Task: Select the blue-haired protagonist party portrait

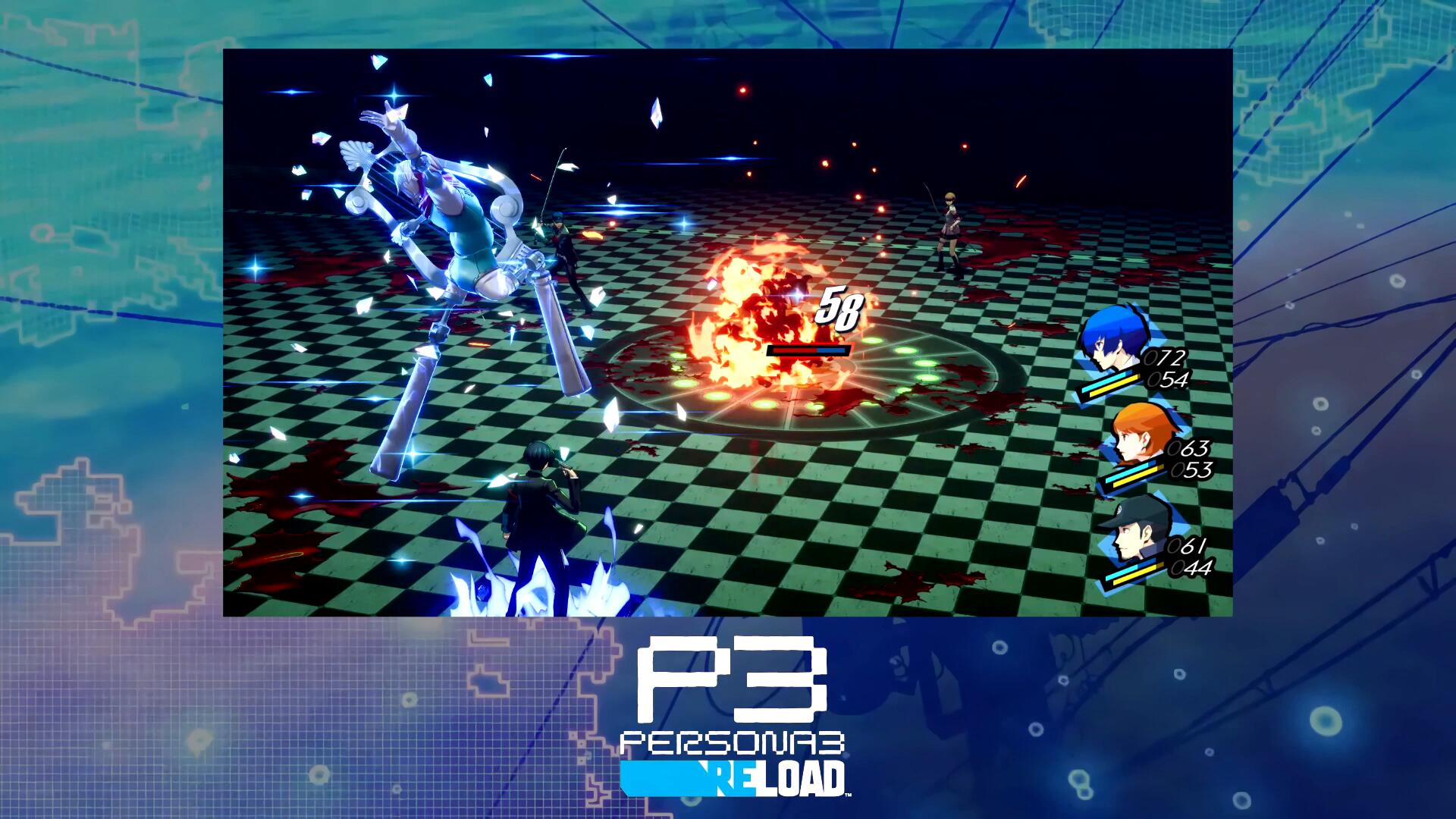Action: point(1112,346)
